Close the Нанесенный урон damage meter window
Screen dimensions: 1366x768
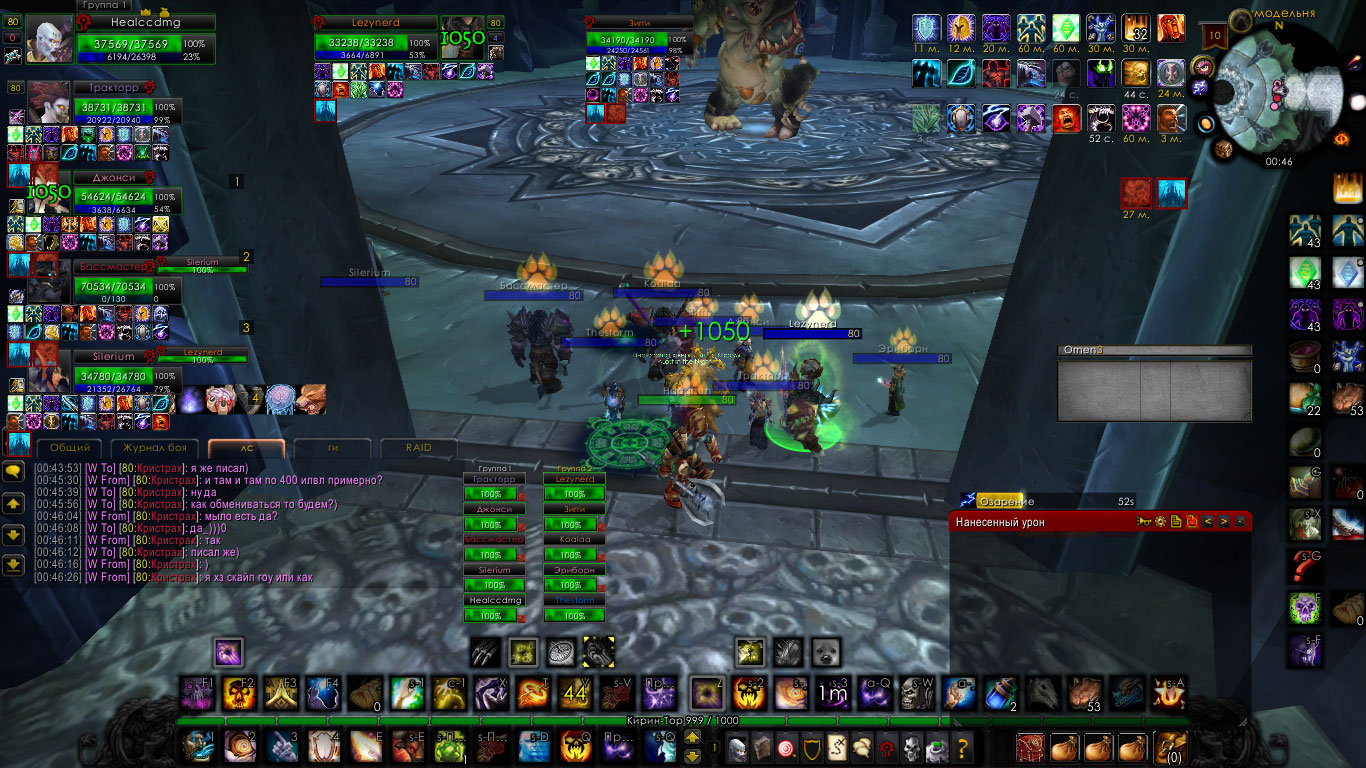point(1240,521)
